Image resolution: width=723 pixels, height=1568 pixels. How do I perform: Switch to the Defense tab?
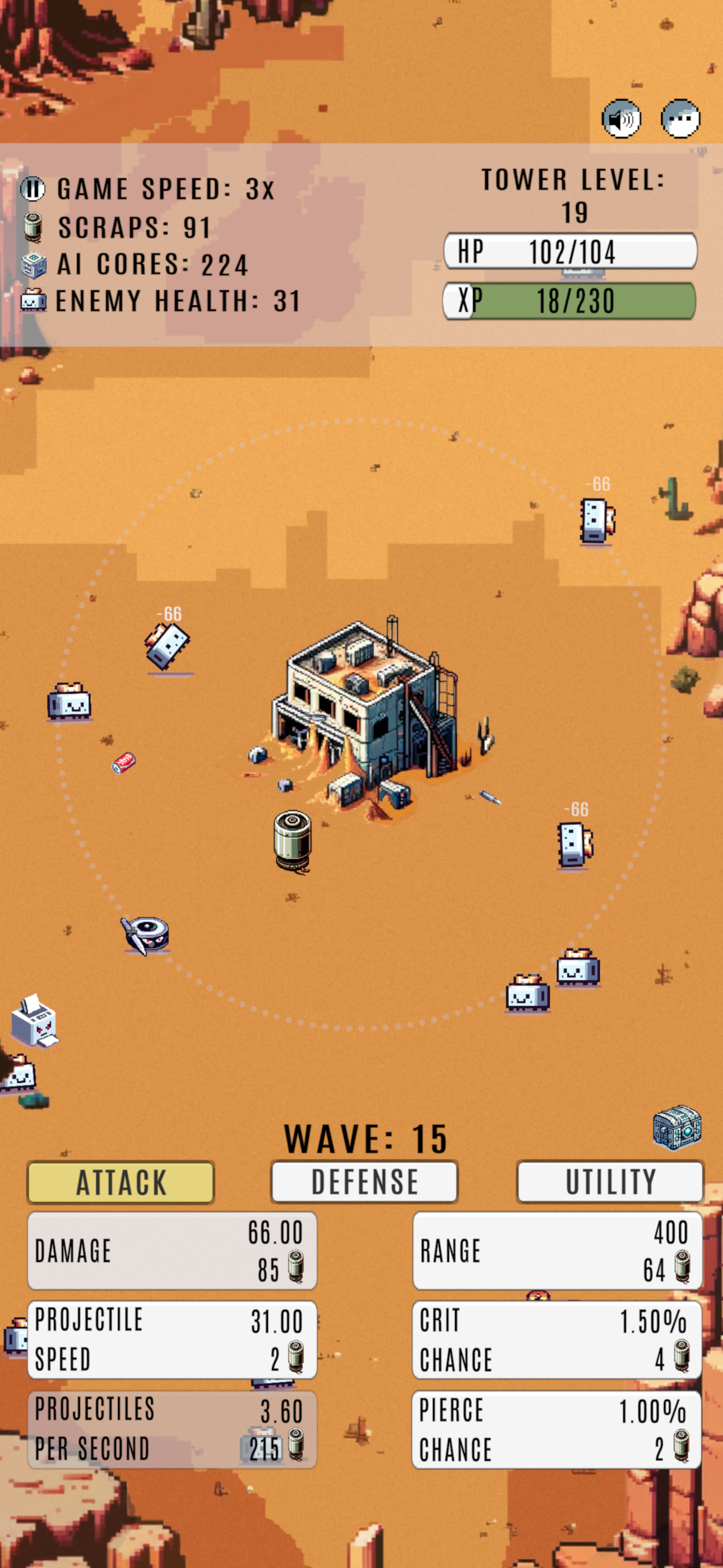tap(364, 1181)
